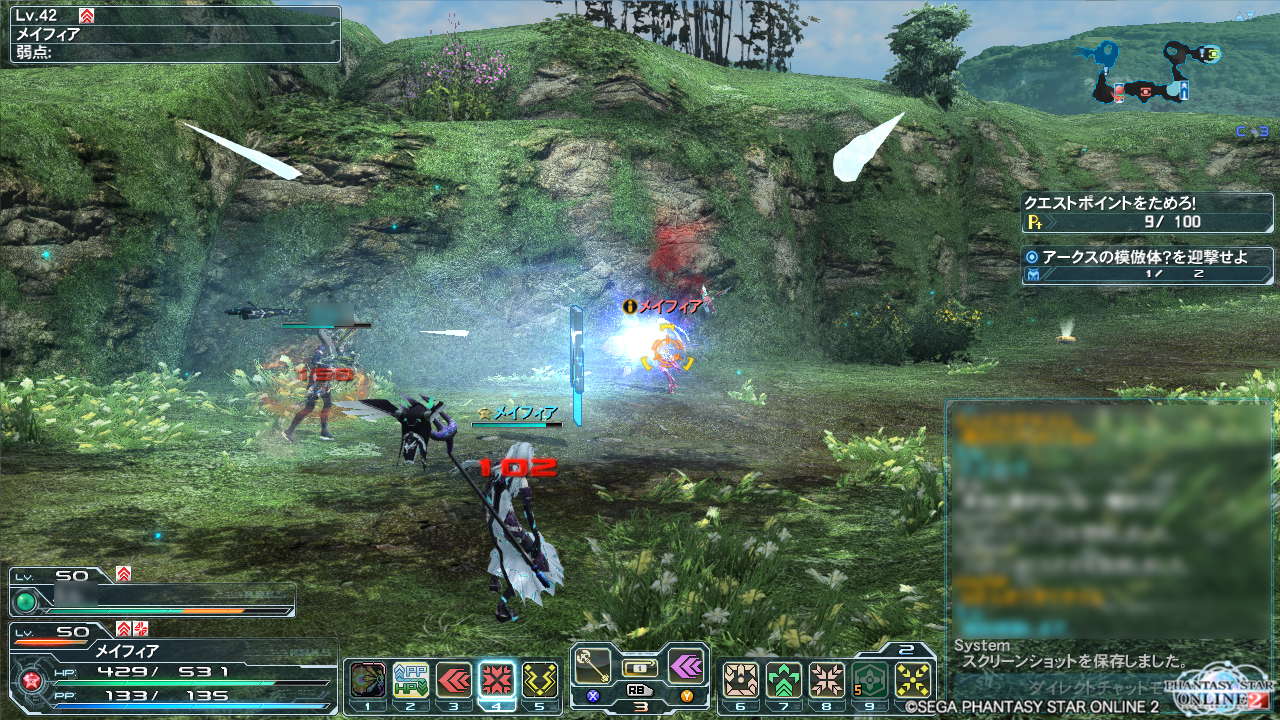Activate the yellow four-arrow skill icon
The width and height of the screenshot is (1280, 720).
[913, 681]
